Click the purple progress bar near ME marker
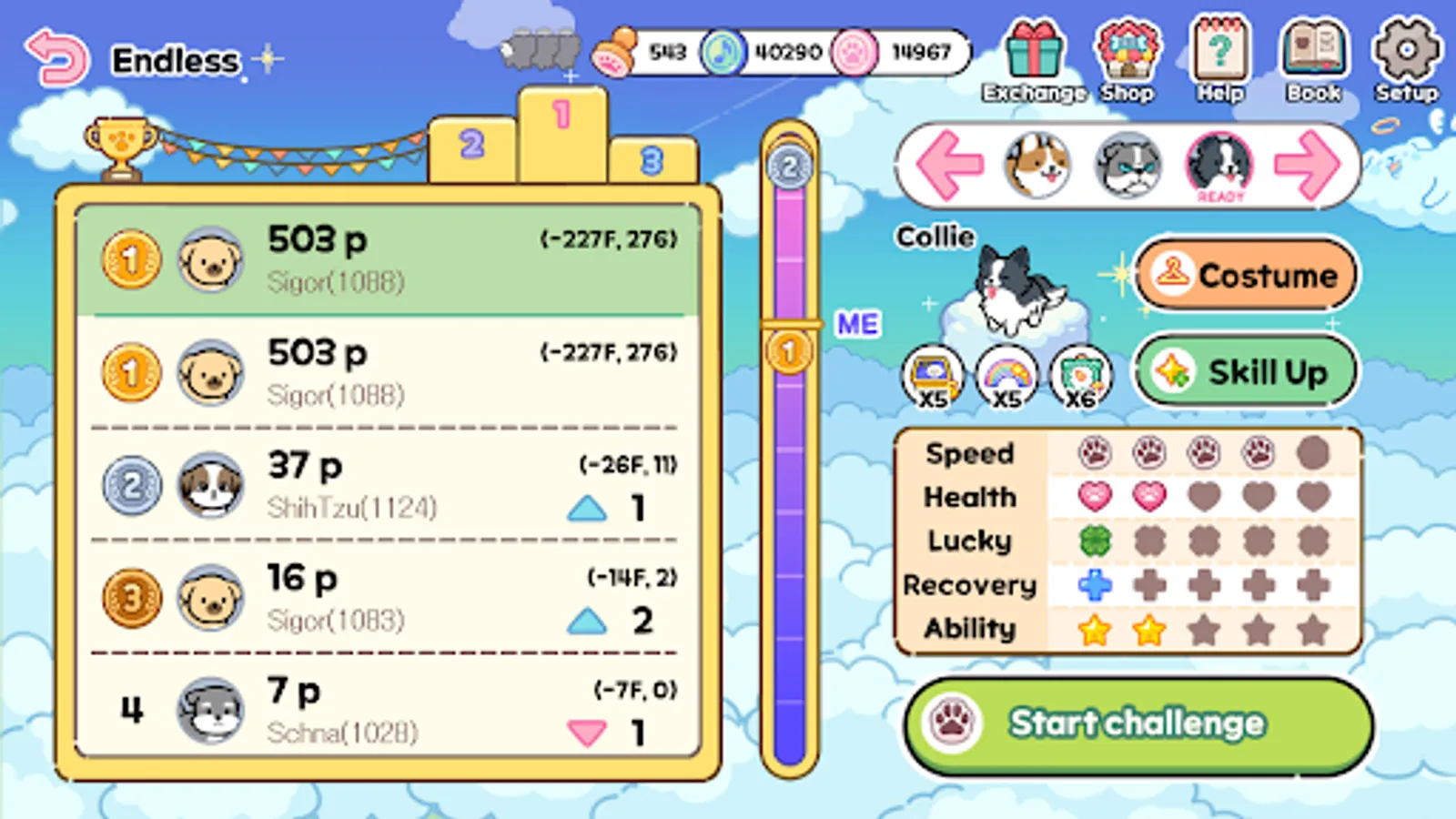1456x819 pixels. (x=790, y=346)
